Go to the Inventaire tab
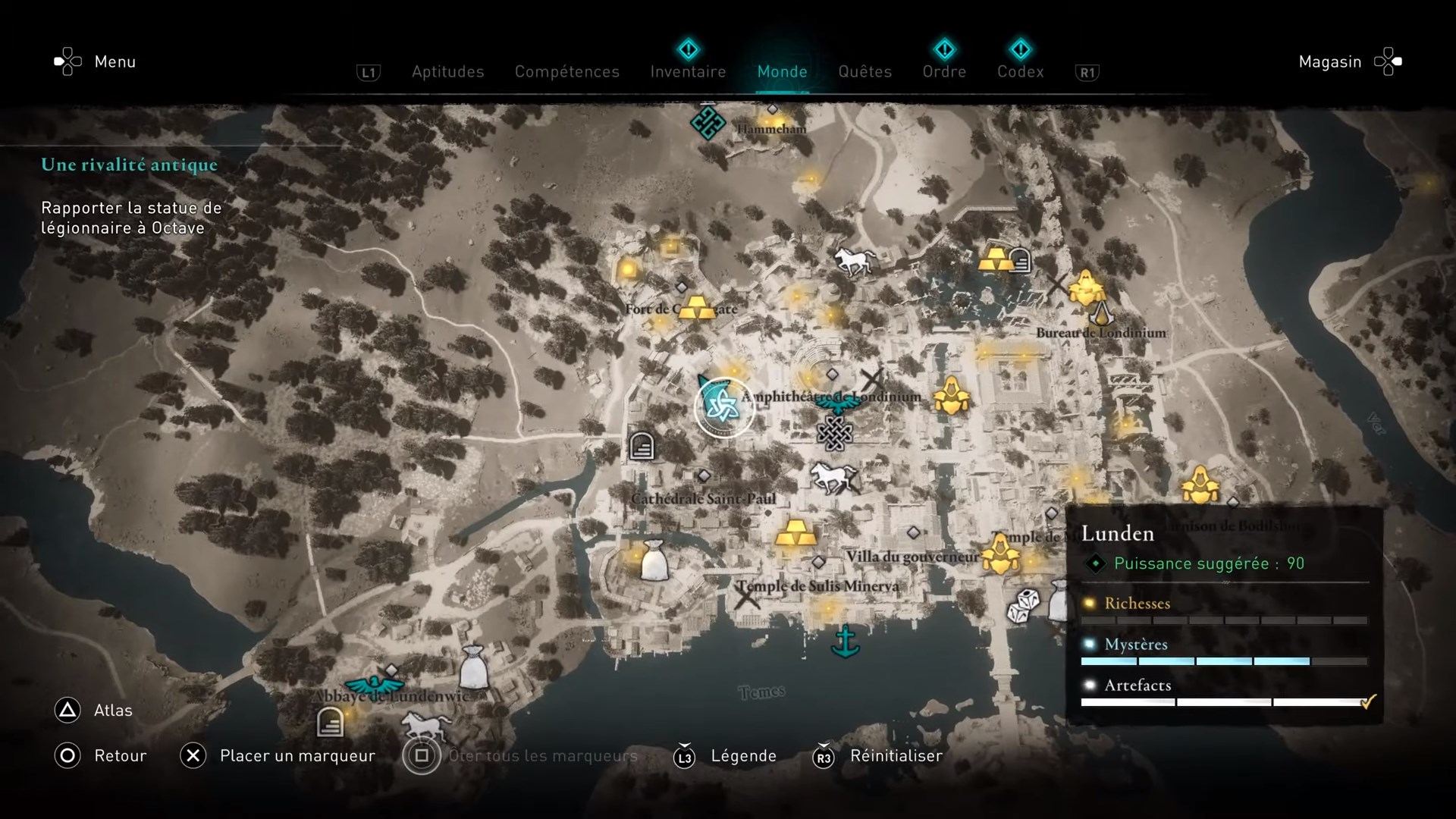 pyautogui.click(x=688, y=72)
